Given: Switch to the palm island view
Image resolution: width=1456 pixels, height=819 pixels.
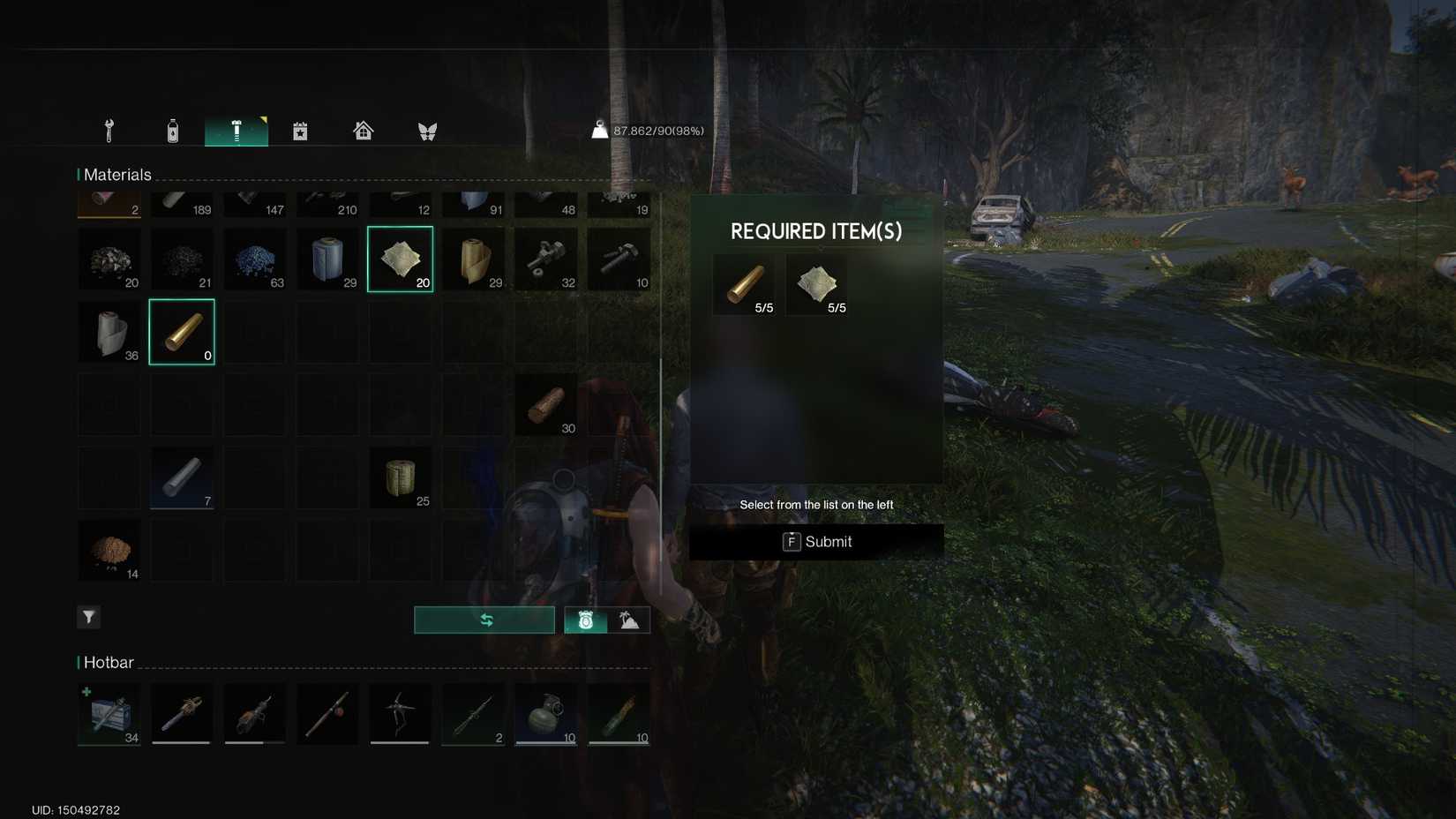Looking at the screenshot, I should point(629,619).
